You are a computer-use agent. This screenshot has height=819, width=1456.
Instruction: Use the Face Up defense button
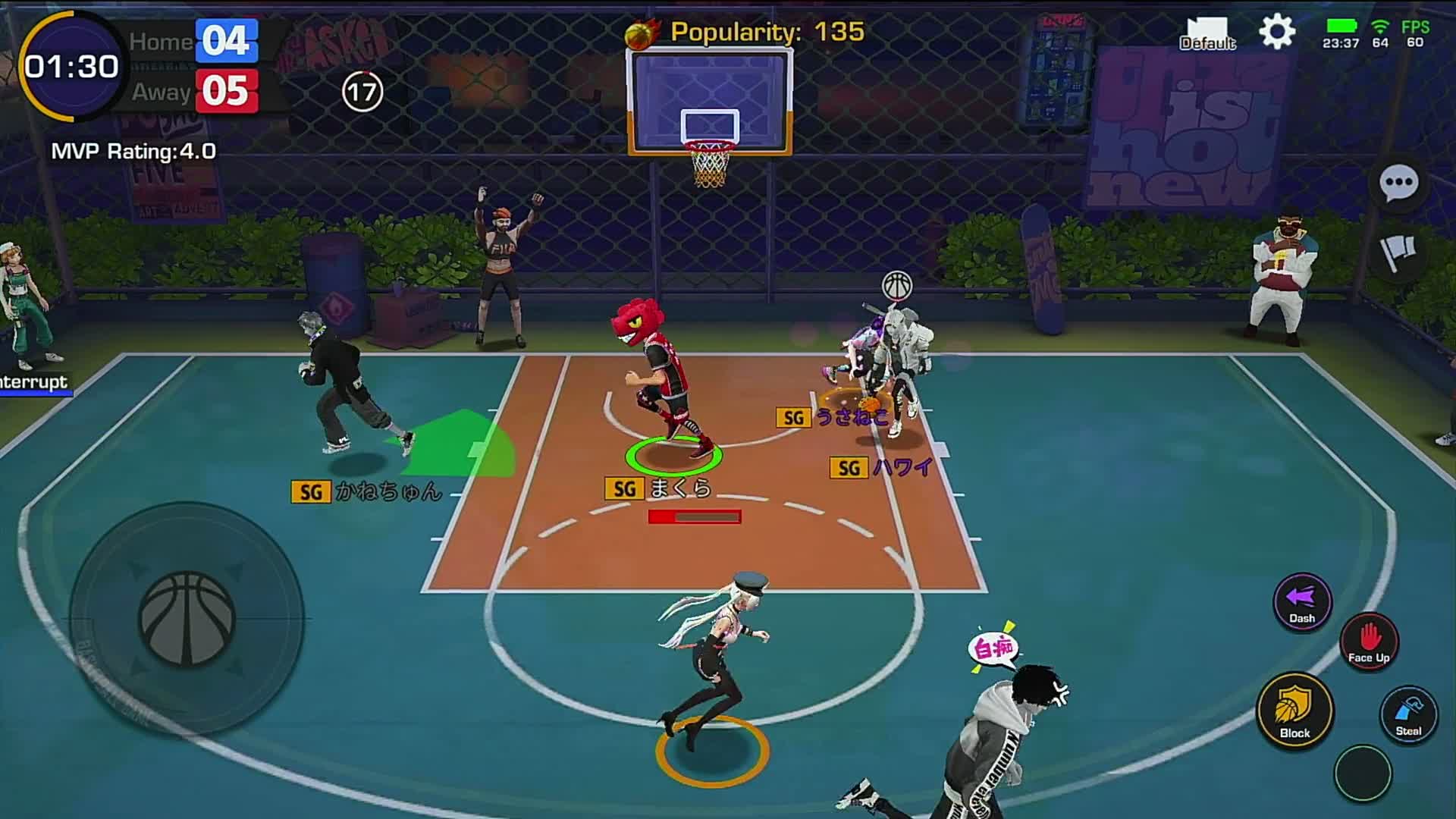pos(1369,641)
